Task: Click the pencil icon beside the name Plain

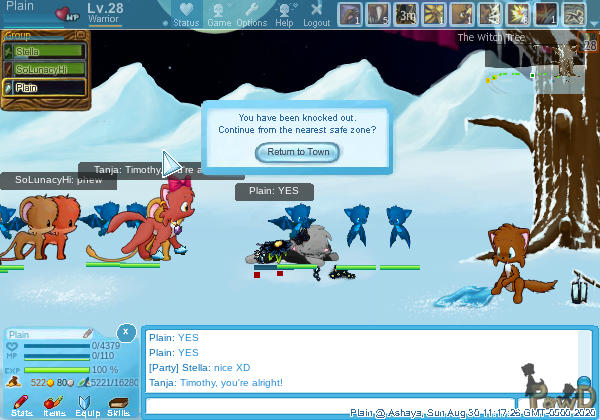Action: tap(88, 334)
